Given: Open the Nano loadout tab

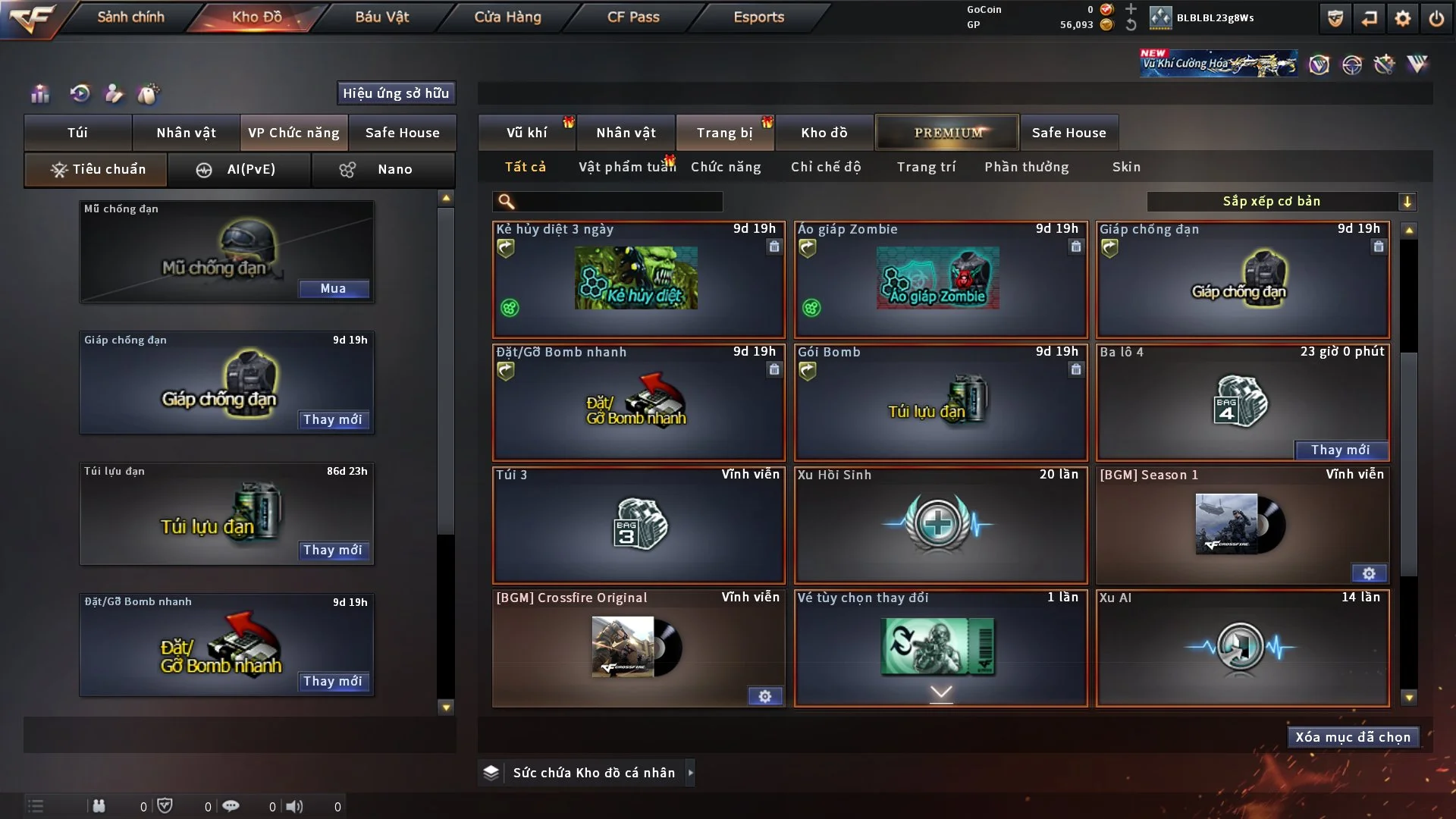Looking at the screenshot, I should pyautogui.click(x=383, y=169).
